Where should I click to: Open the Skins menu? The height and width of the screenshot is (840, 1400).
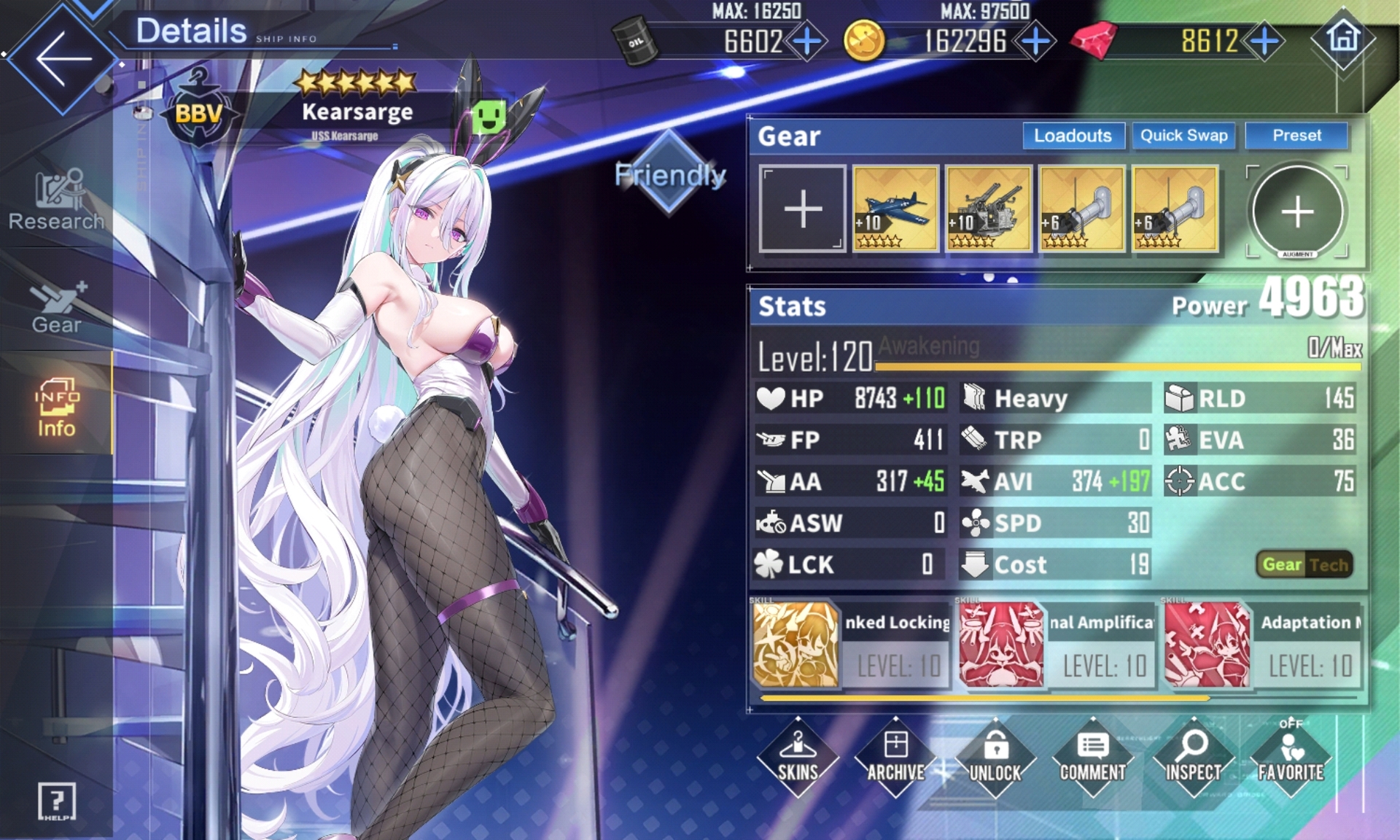pos(798,756)
